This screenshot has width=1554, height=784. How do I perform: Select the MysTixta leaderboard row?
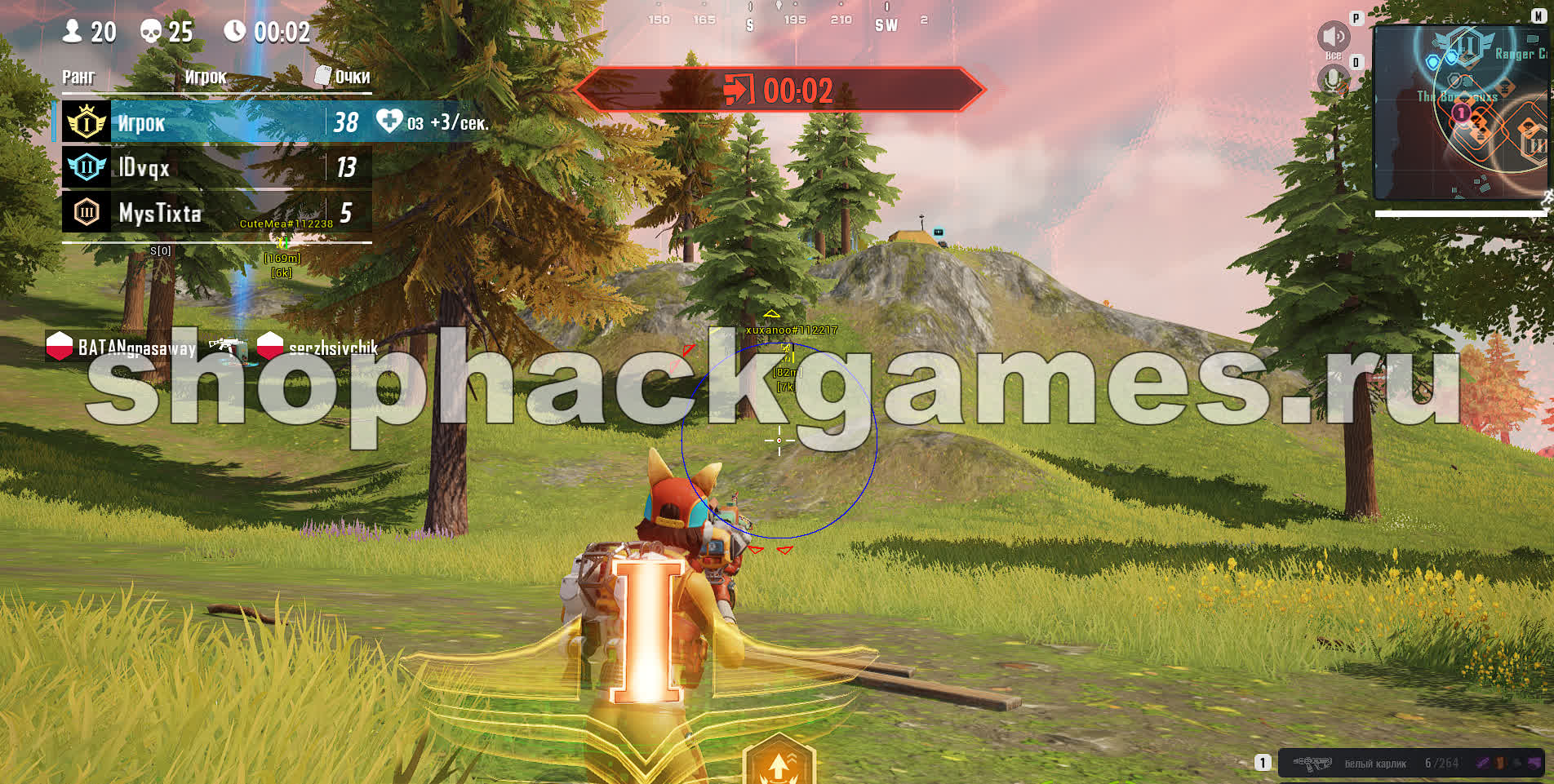point(217,212)
